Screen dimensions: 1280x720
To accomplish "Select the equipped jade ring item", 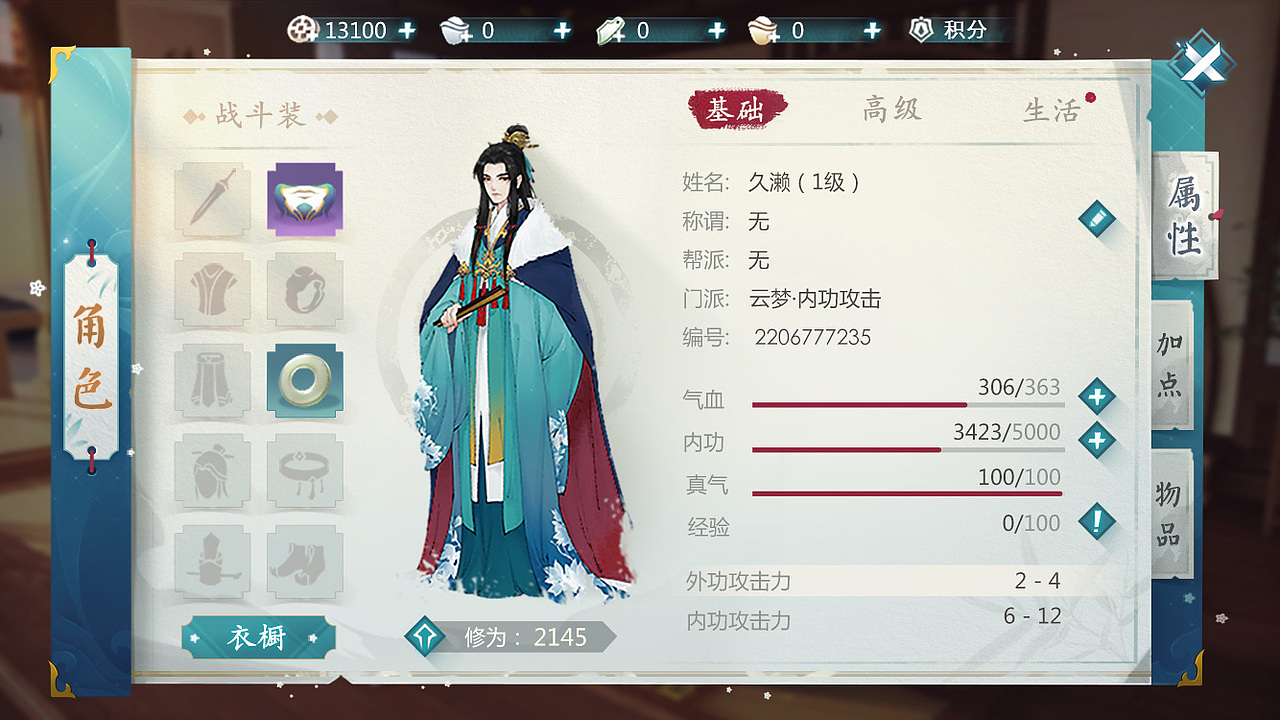I will (x=305, y=378).
